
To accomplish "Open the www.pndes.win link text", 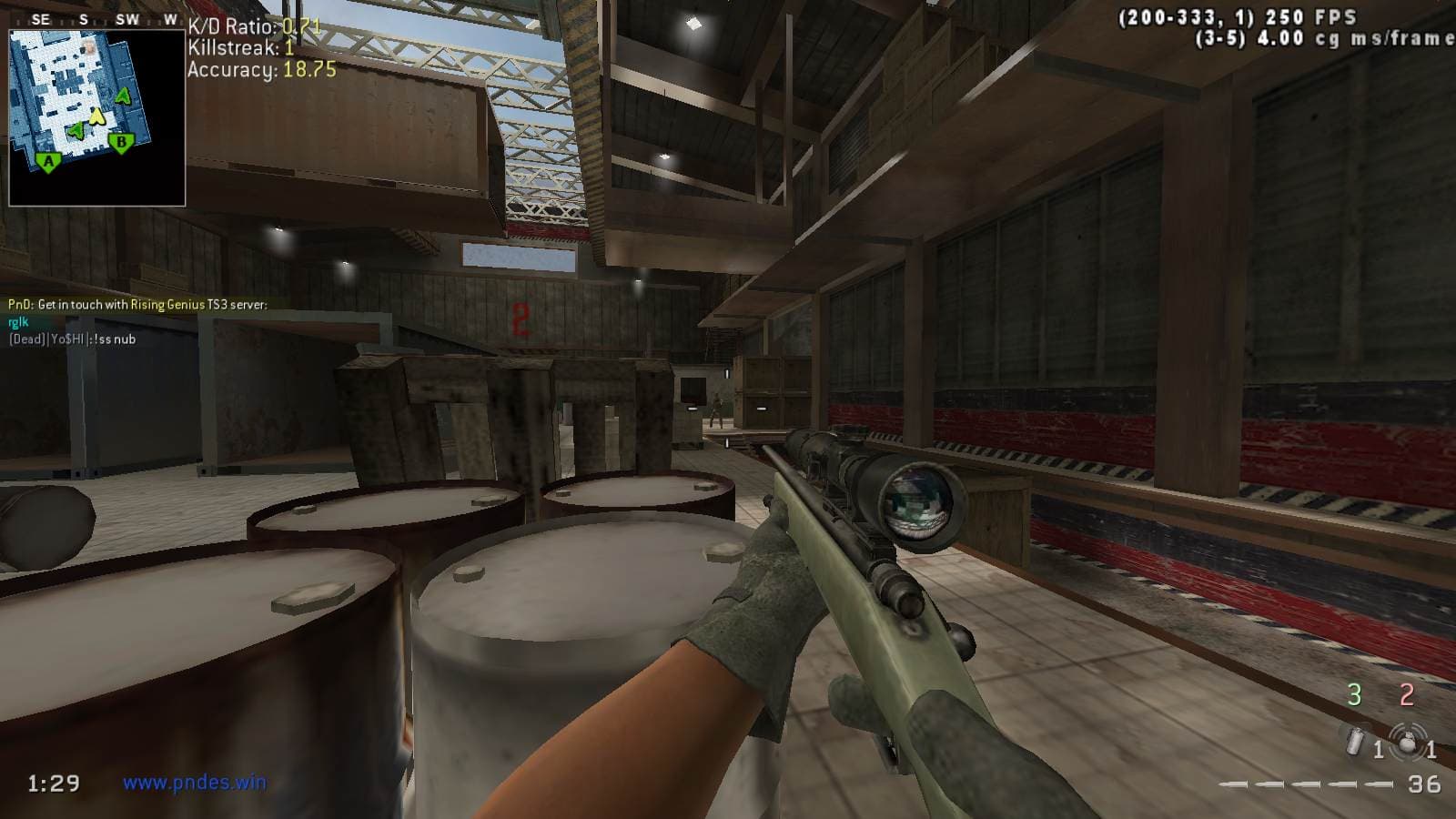I will point(195,782).
